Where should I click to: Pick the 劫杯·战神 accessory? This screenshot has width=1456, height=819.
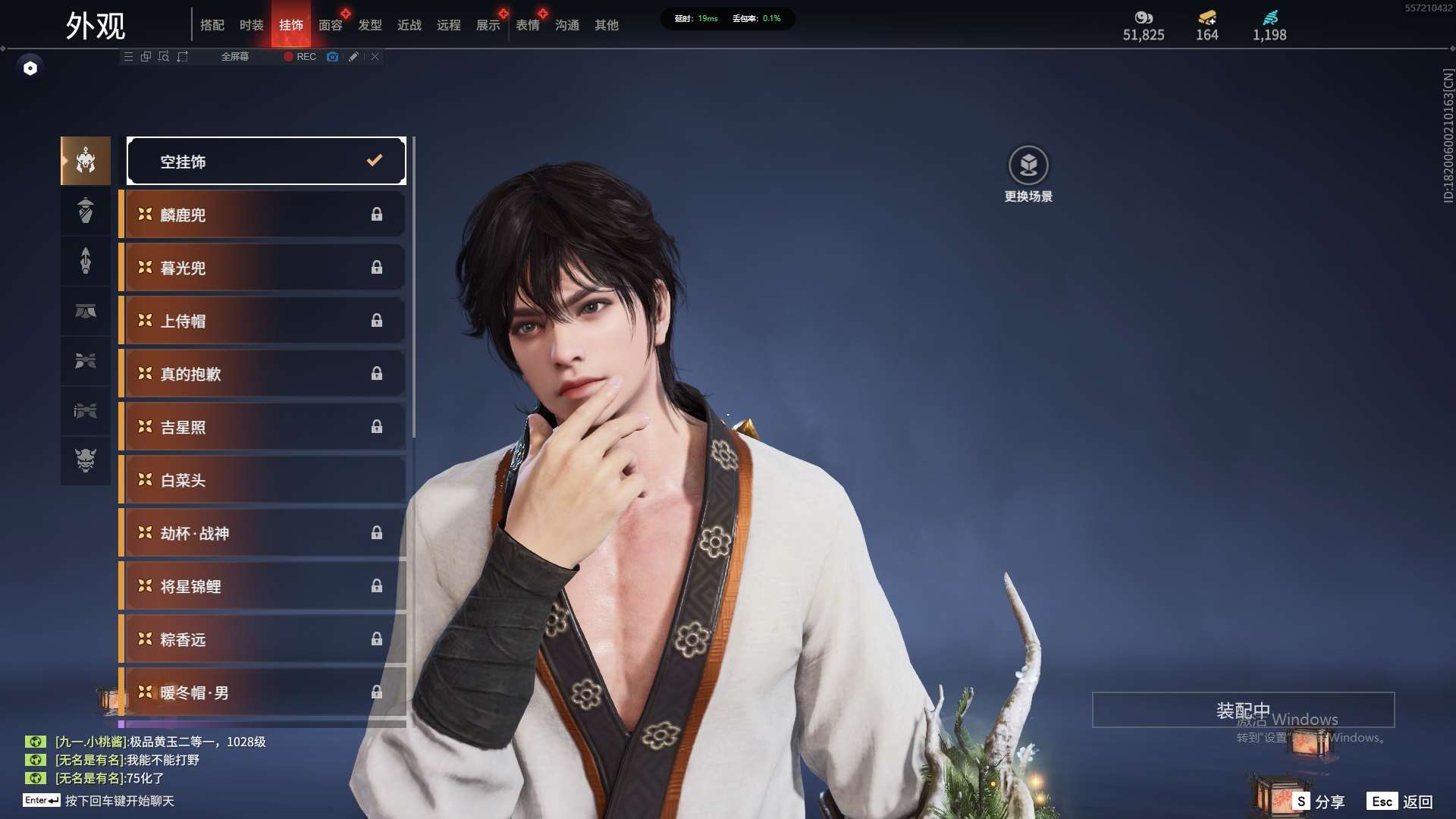coord(263,533)
